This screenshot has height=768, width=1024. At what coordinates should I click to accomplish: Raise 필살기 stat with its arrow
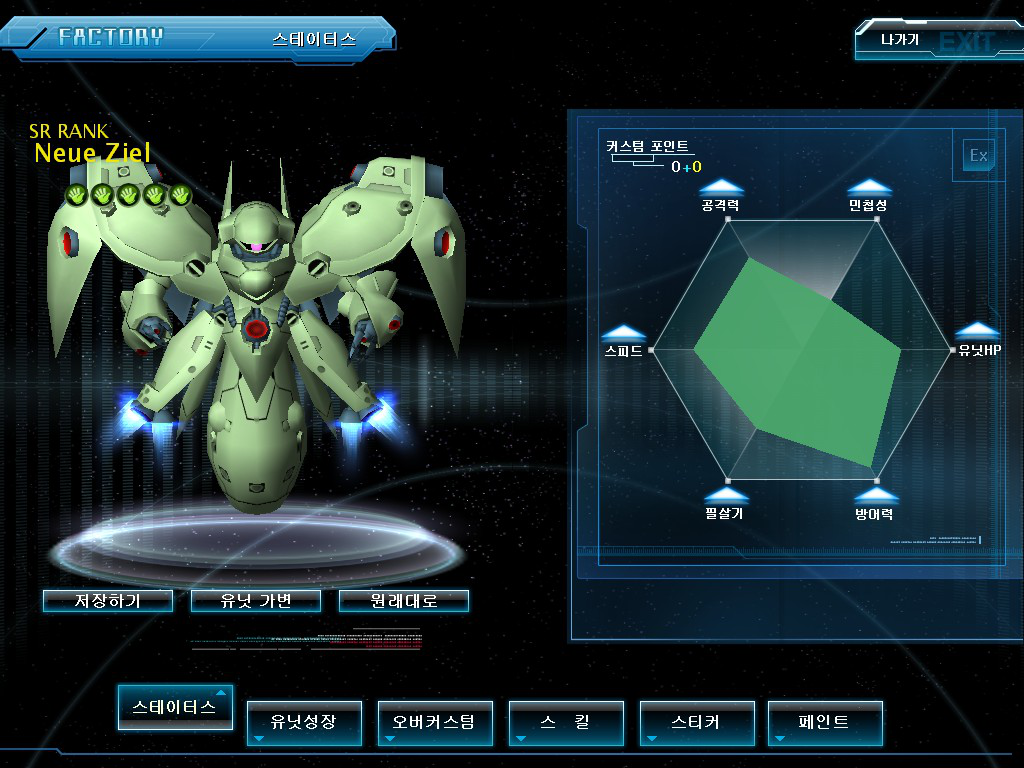click(725, 495)
